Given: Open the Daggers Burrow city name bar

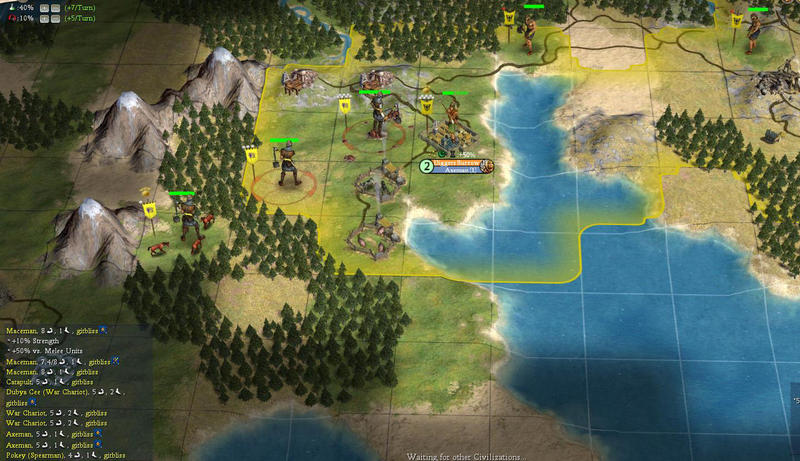Looking at the screenshot, I should click(x=457, y=162).
